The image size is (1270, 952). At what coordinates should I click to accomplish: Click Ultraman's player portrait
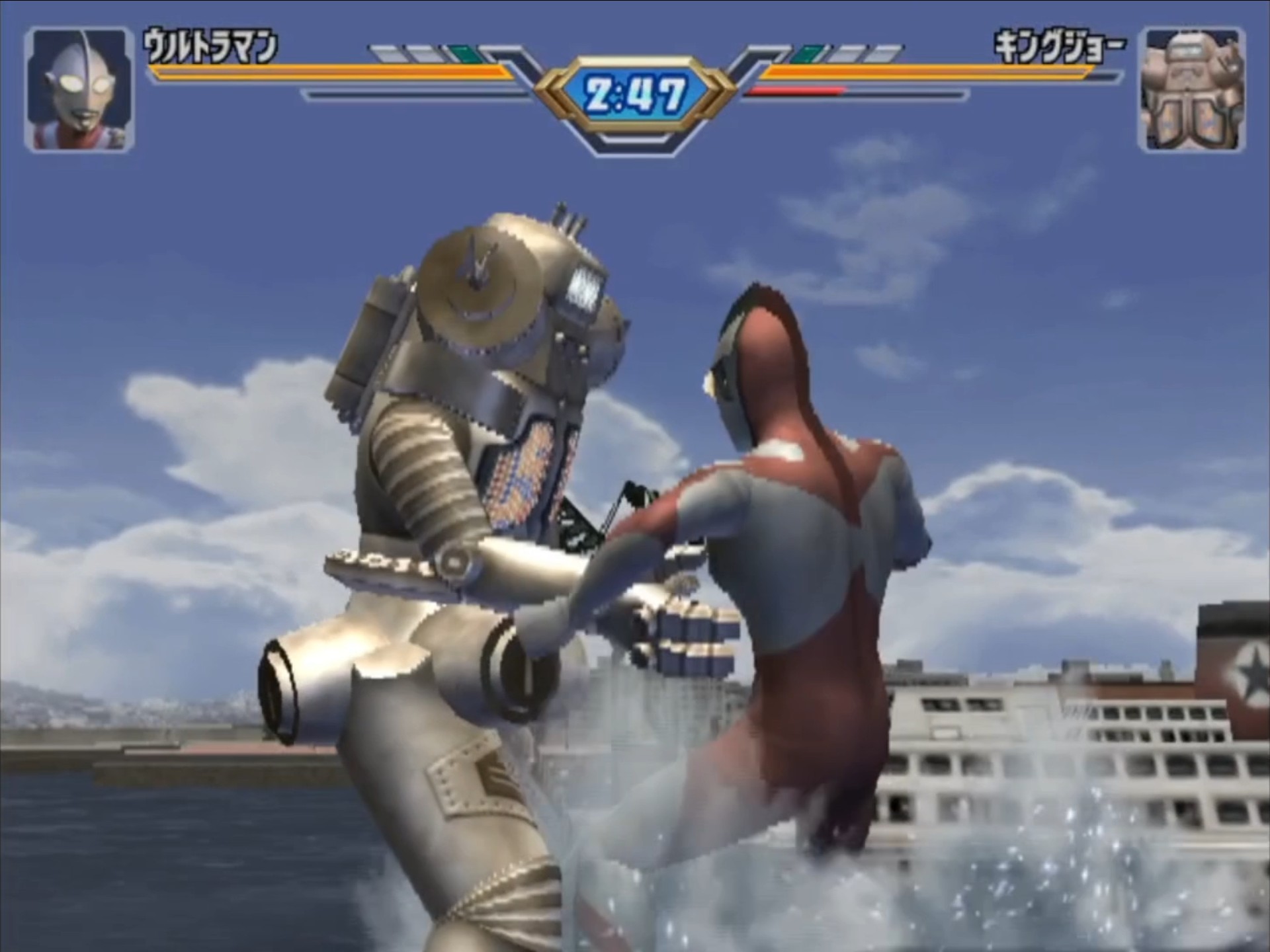tap(79, 89)
